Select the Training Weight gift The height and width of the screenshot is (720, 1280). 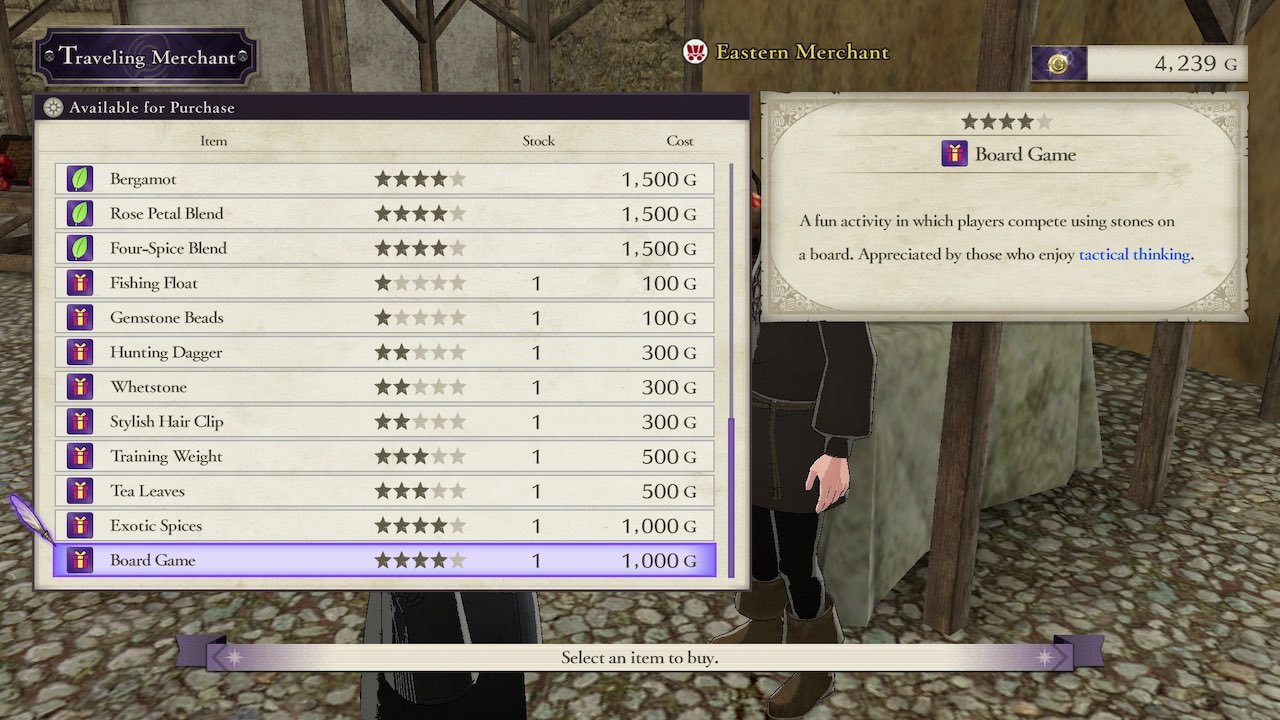pyautogui.click(x=384, y=456)
